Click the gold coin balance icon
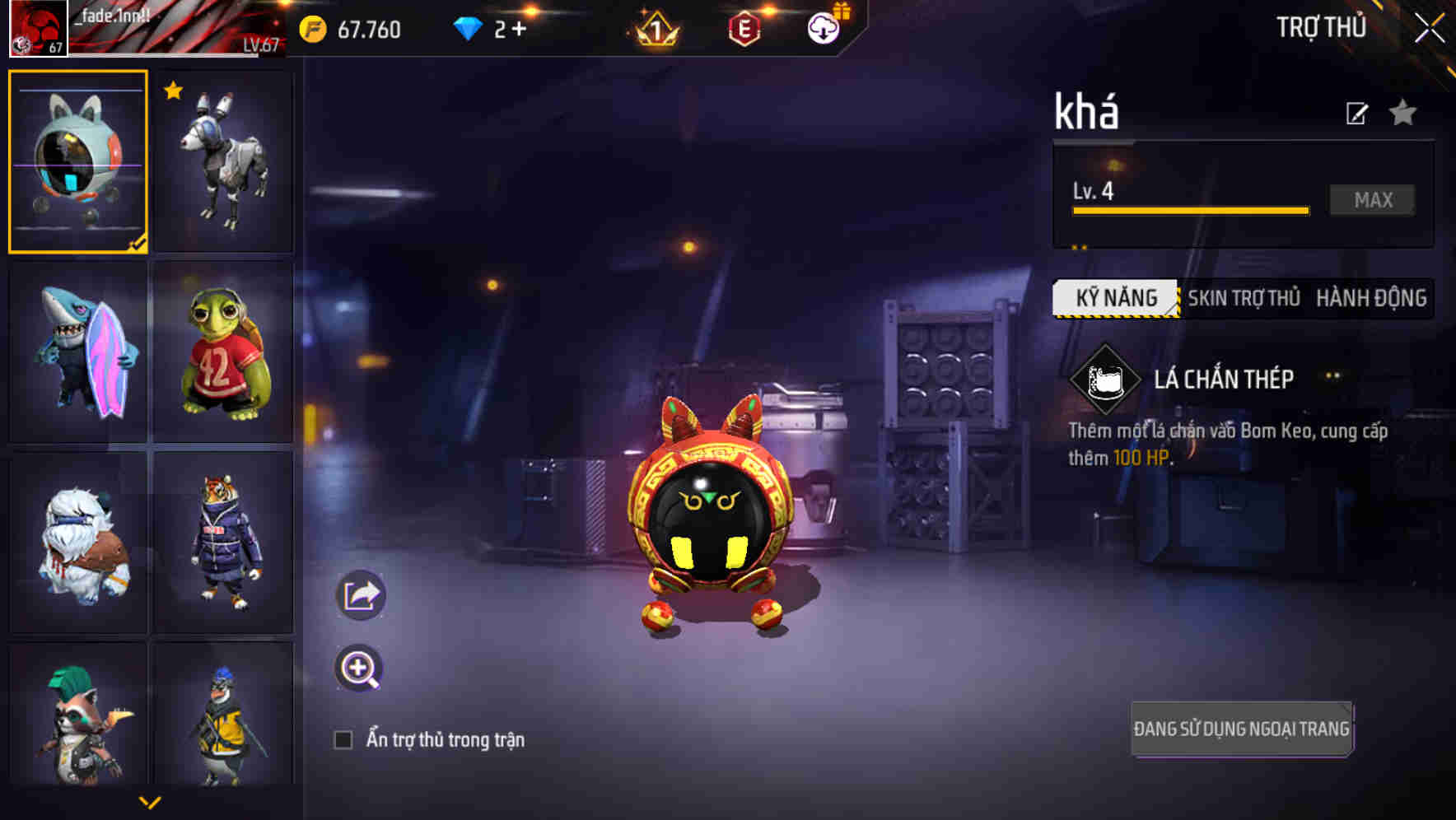 point(311,27)
